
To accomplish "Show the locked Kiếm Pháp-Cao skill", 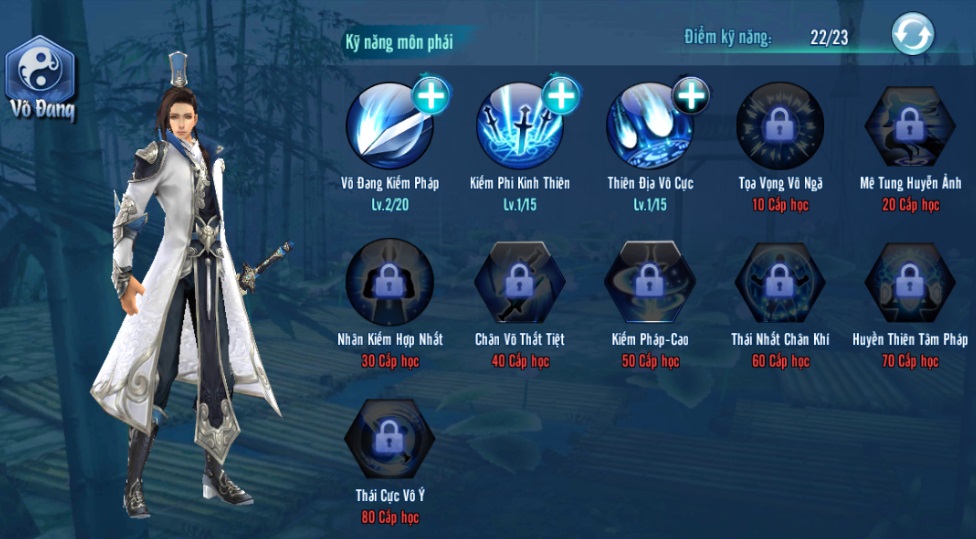I will pyautogui.click(x=649, y=281).
